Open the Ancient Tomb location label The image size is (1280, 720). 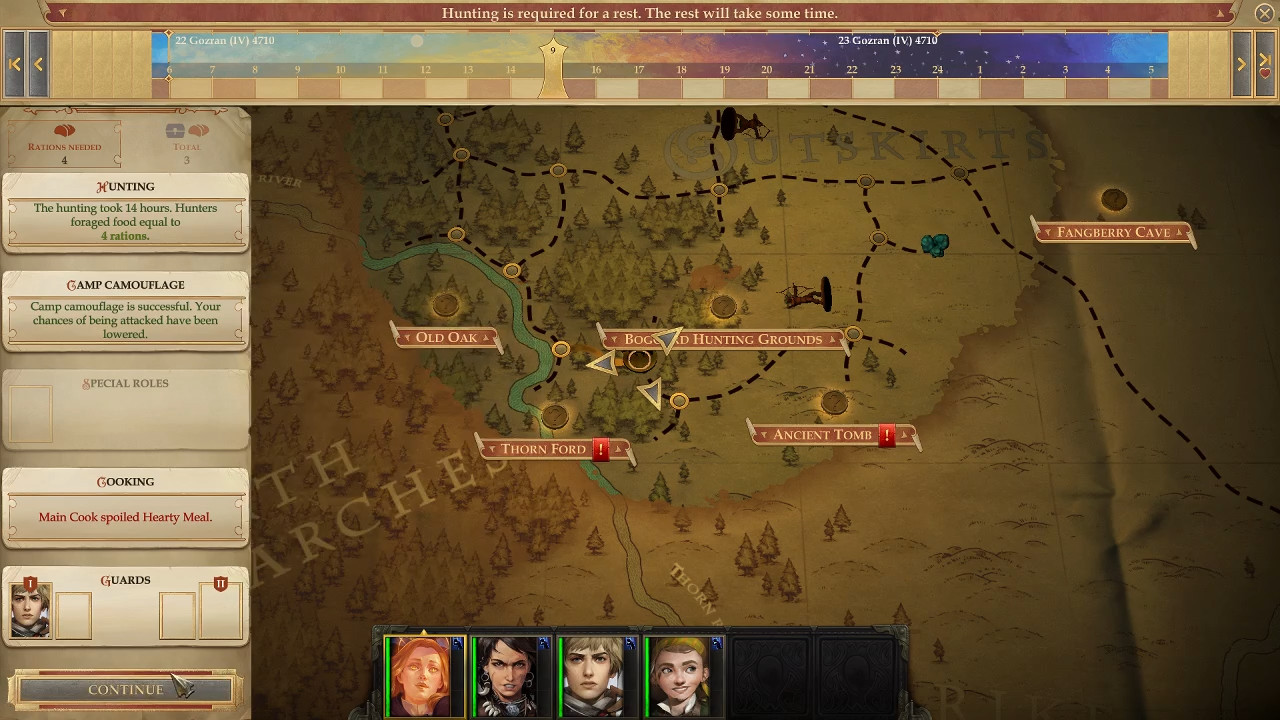point(822,435)
